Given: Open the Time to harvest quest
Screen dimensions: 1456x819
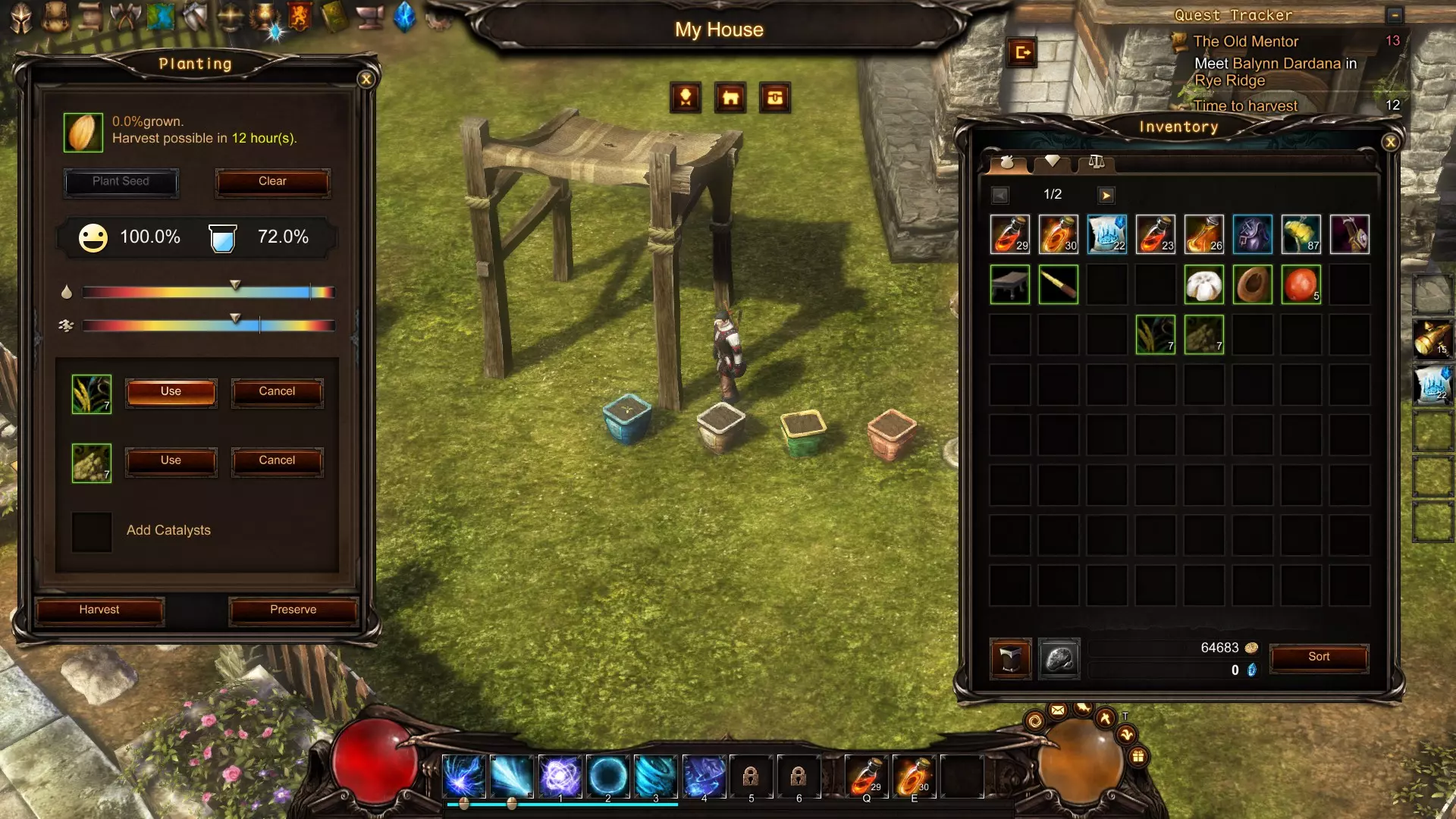Looking at the screenshot, I should click(1245, 106).
